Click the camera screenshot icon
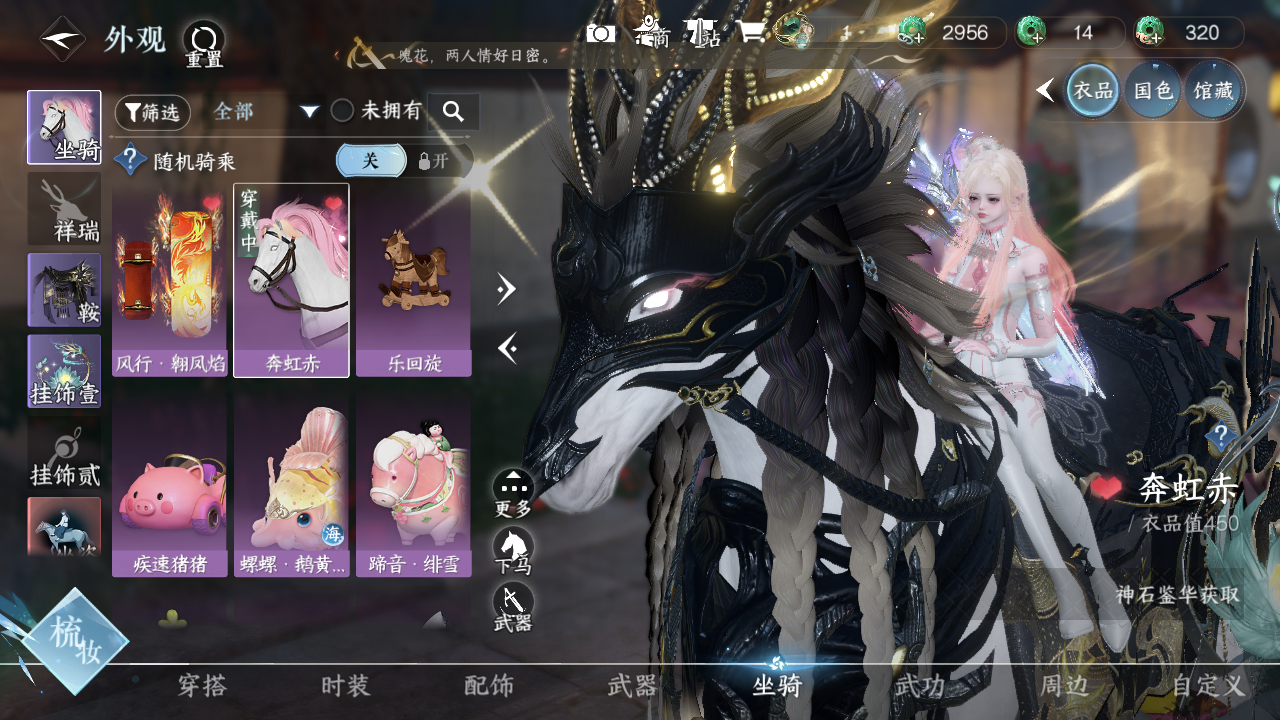 (601, 33)
